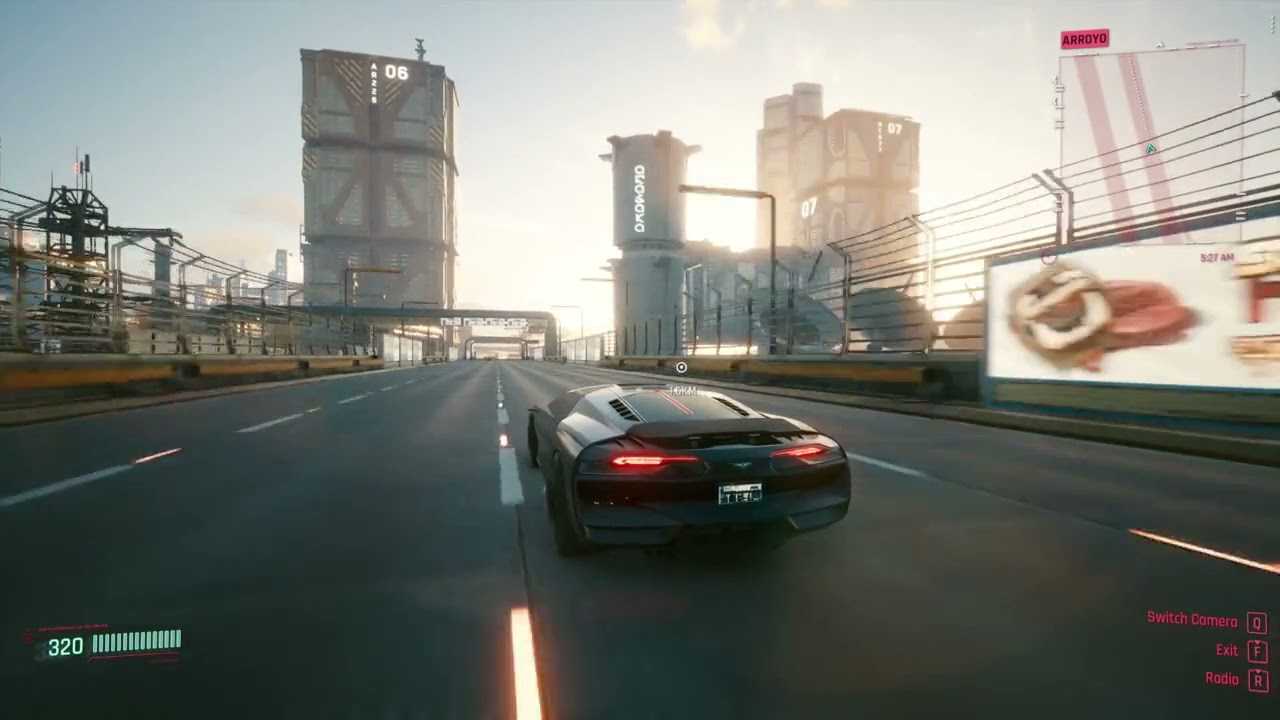
Task: Click the minimap in the corner
Action: pyautogui.click(x=1152, y=145)
